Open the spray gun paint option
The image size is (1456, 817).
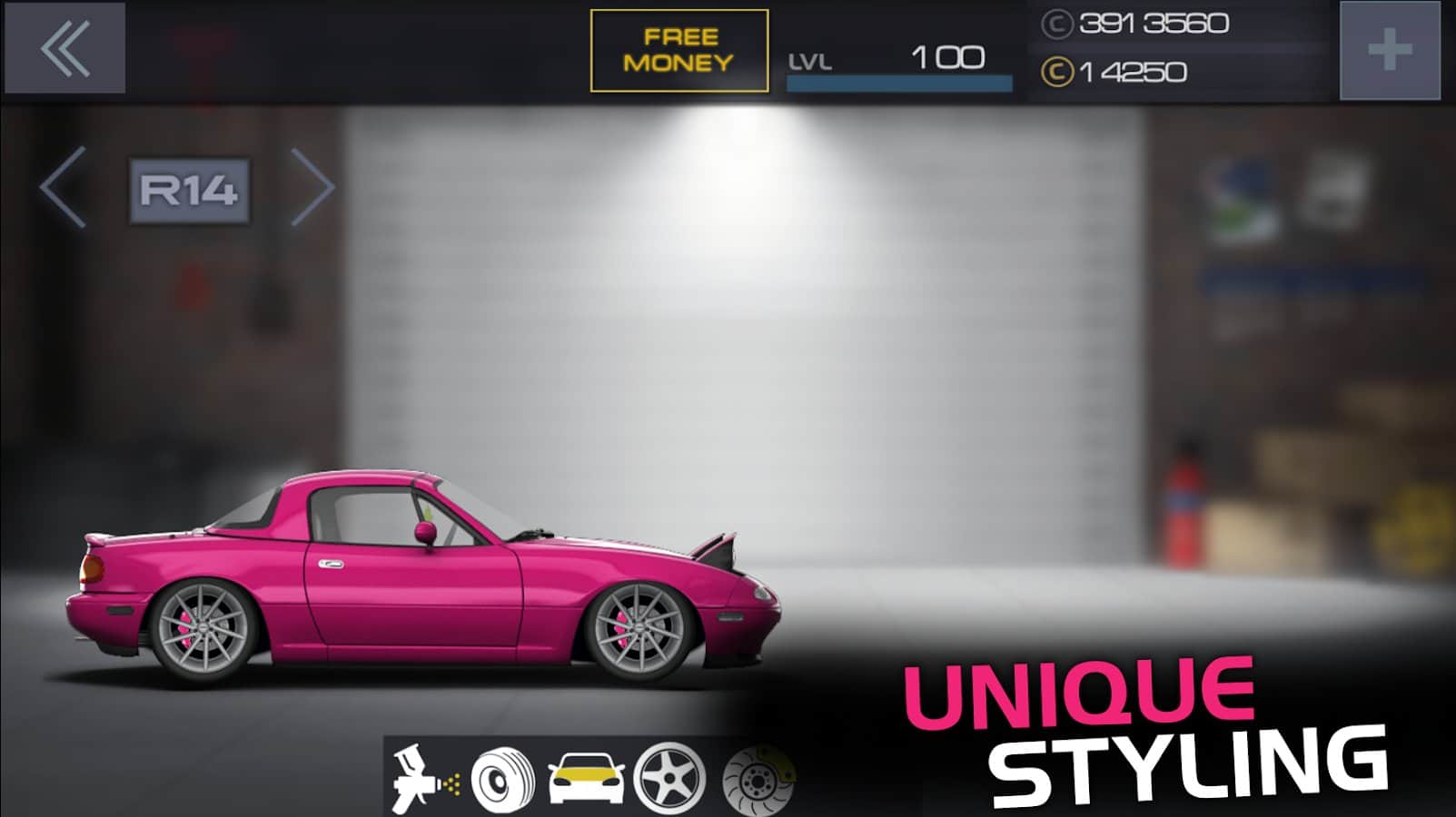(424, 778)
